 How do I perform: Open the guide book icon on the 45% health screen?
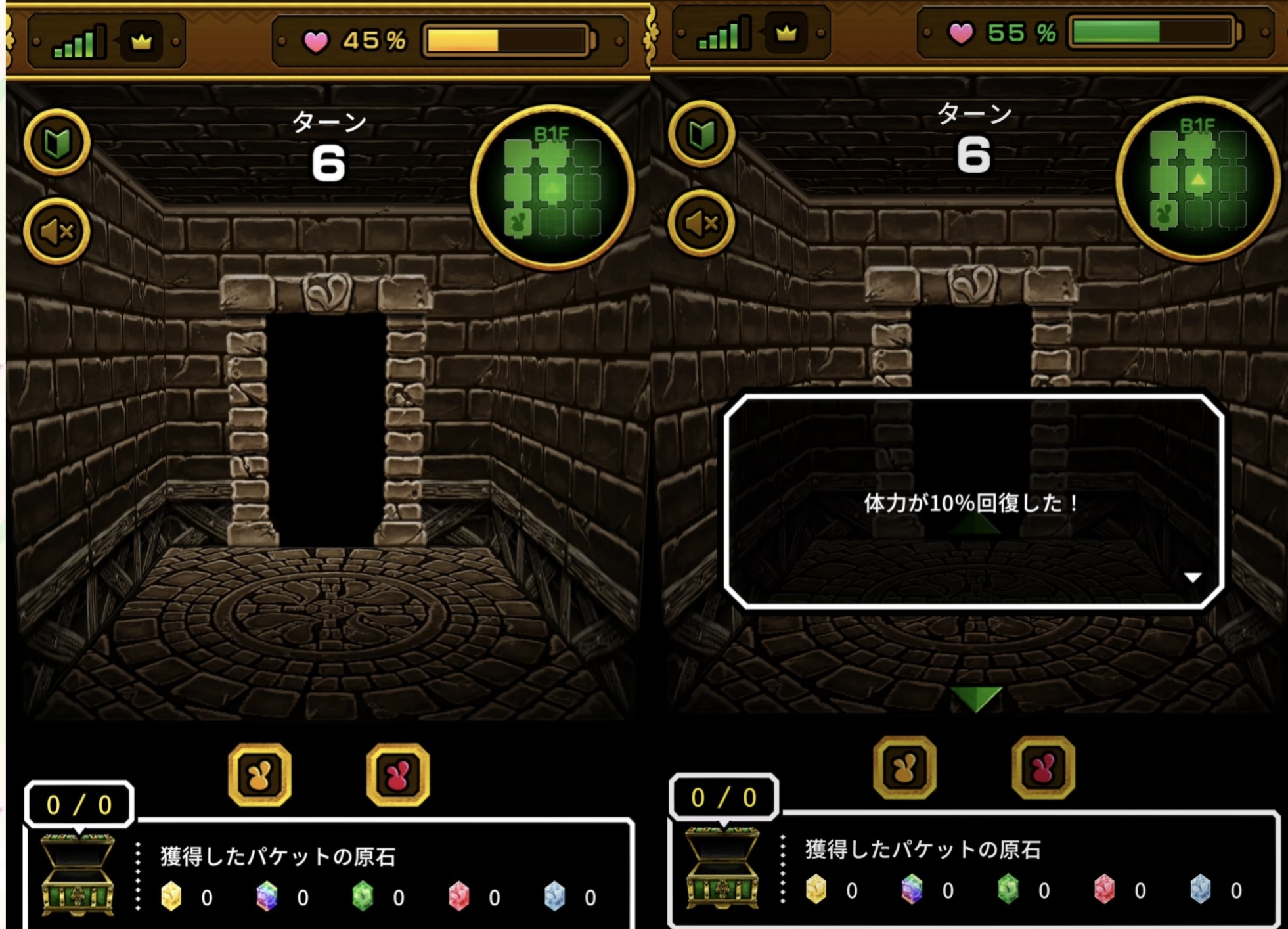tap(57, 143)
